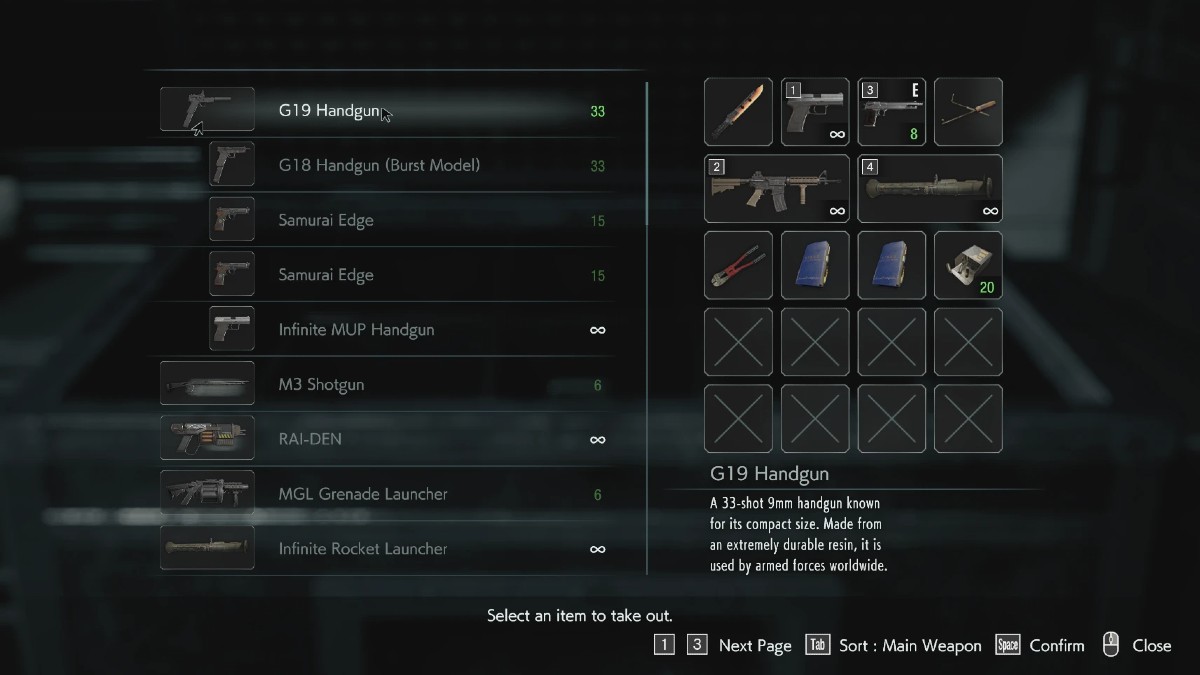Select the equipped pistol in slot 3
Image resolution: width=1200 pixels, height=675 pixels.
pos(891,112)
